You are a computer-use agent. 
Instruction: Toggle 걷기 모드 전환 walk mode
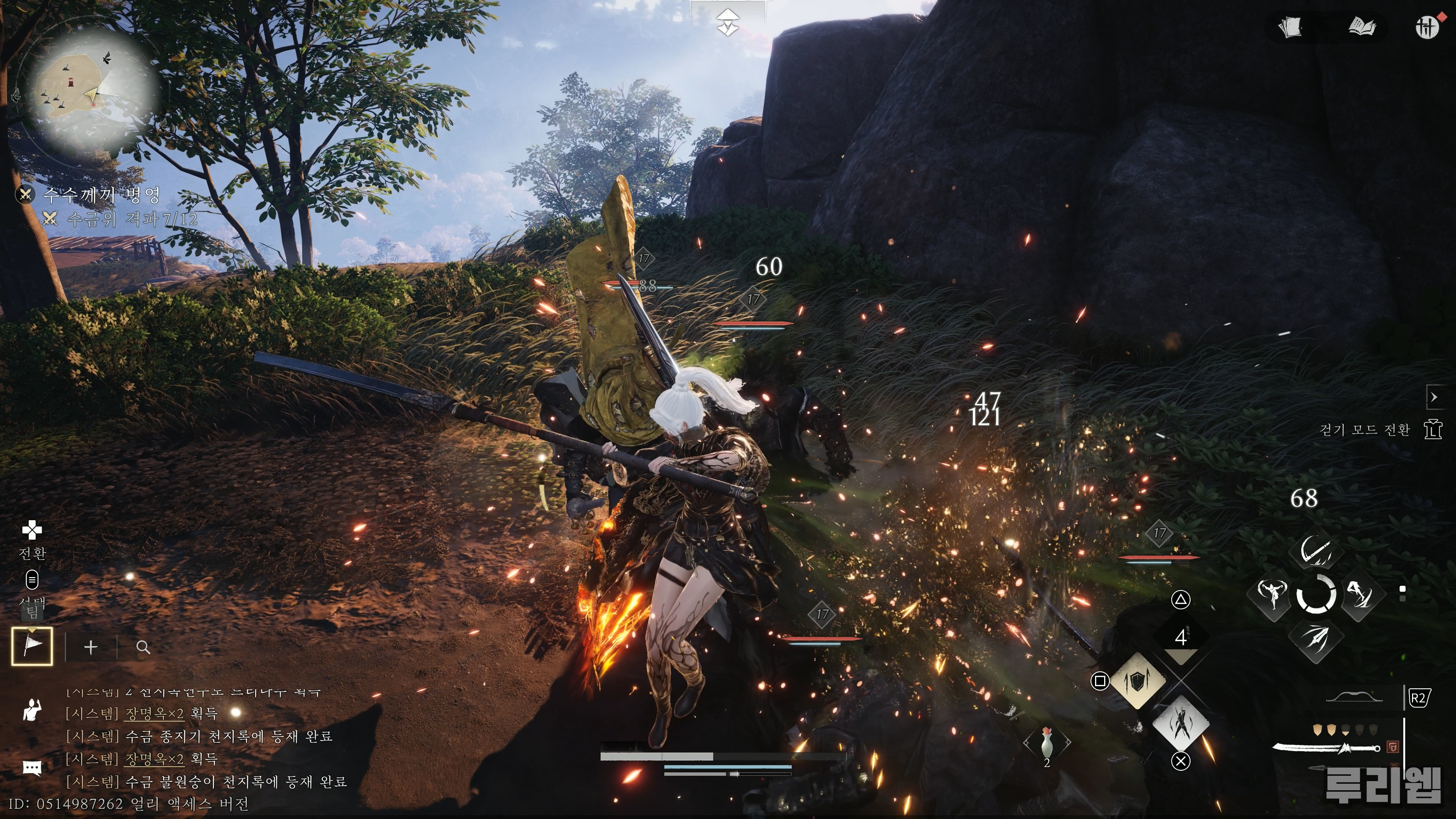coord(1433,430)
